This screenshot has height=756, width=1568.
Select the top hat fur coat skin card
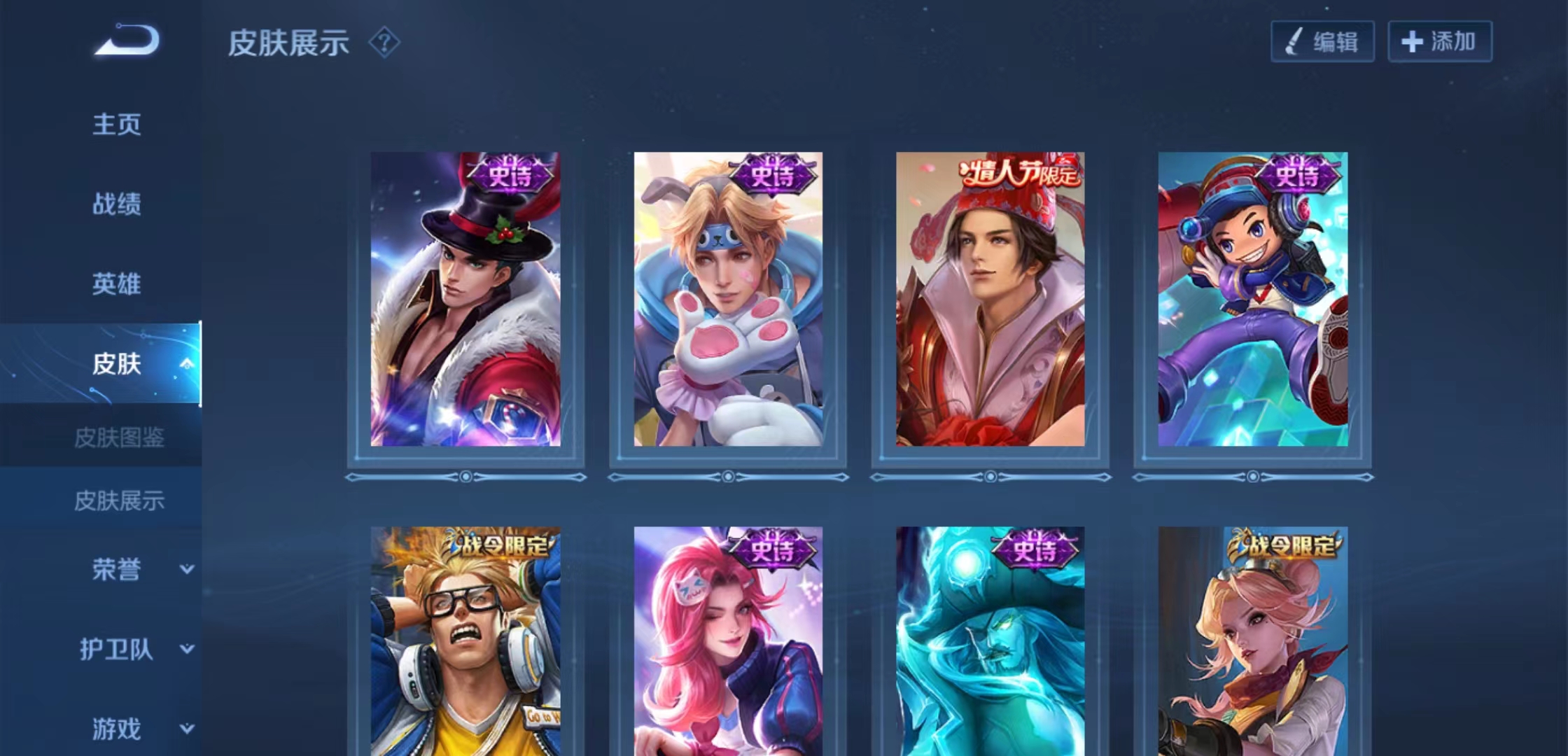pyautogui.click(x=465, y=300)
